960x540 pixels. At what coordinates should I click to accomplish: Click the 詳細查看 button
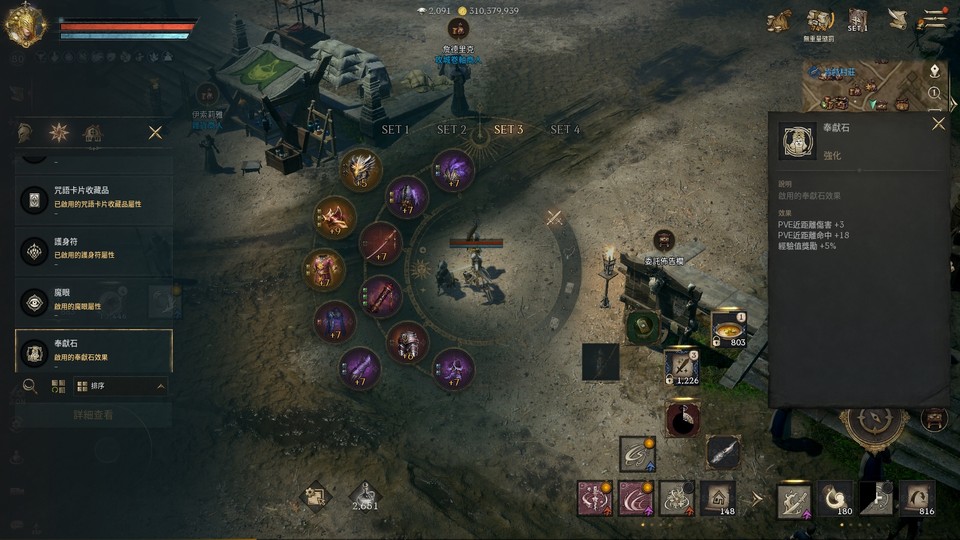click(93, 415)
